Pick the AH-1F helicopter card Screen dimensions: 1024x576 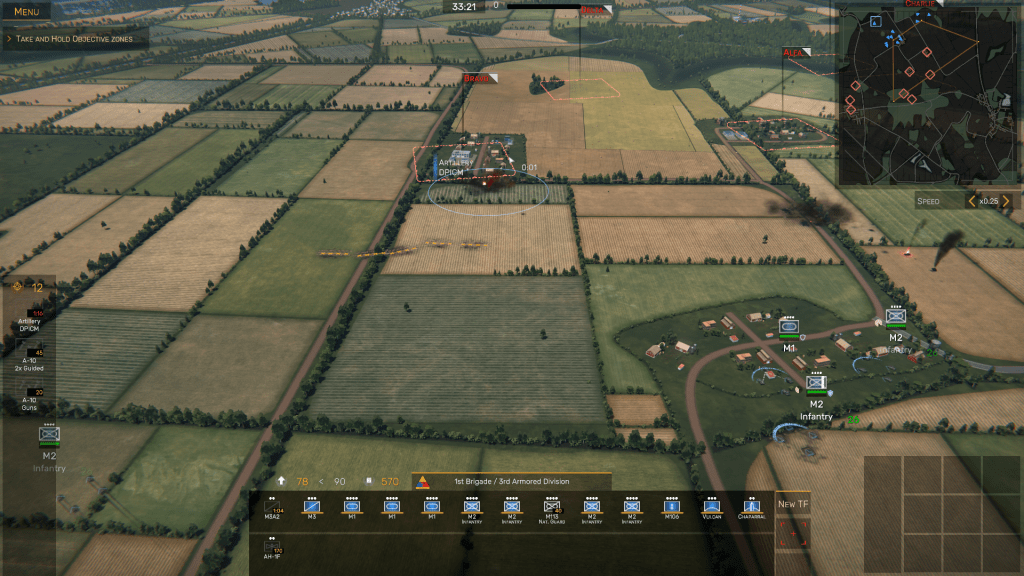(x=272, y=548)
